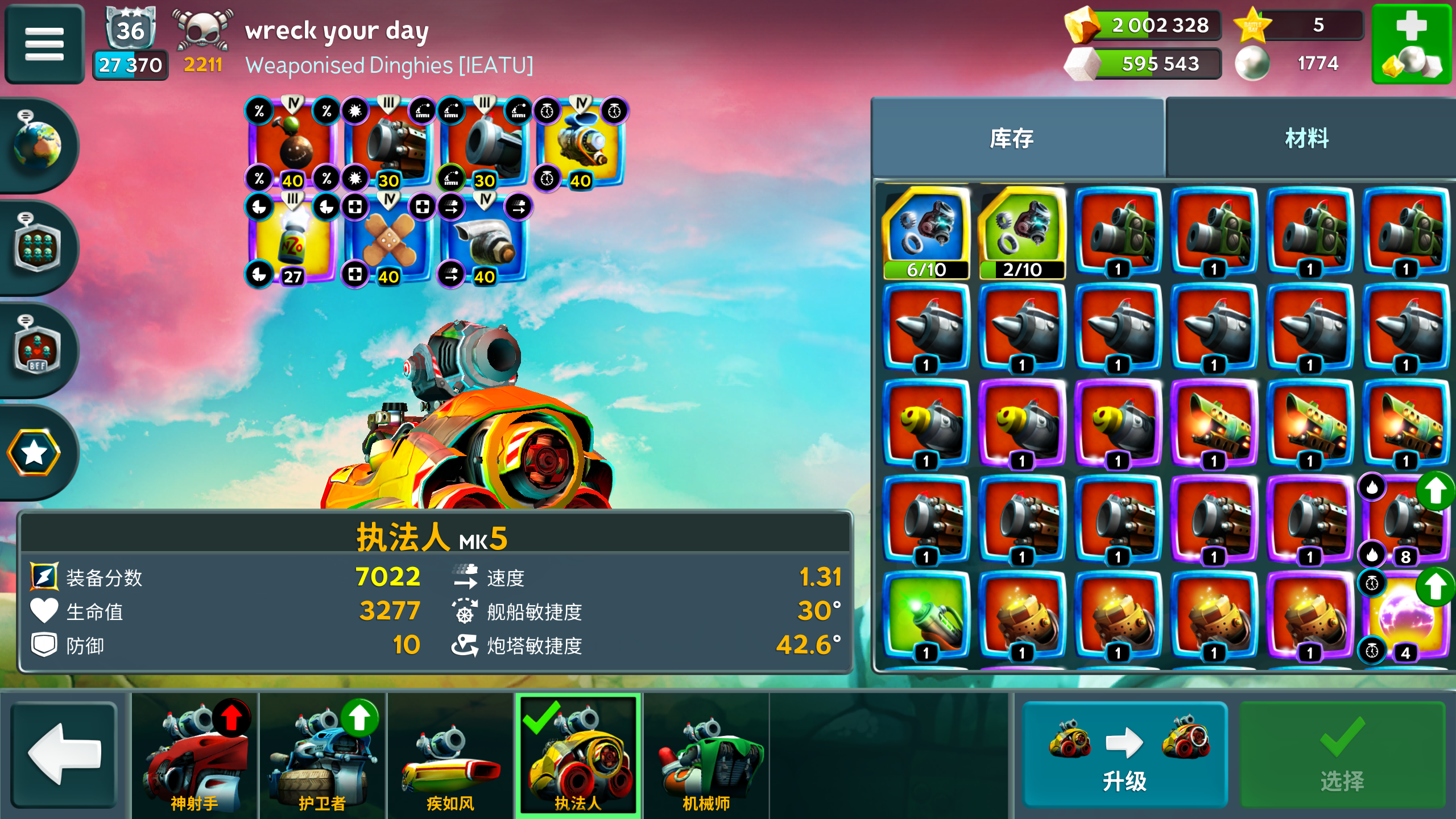Open the star hexagon badge button
Screen dimensions: 1456x819
(x=34, y=453)
